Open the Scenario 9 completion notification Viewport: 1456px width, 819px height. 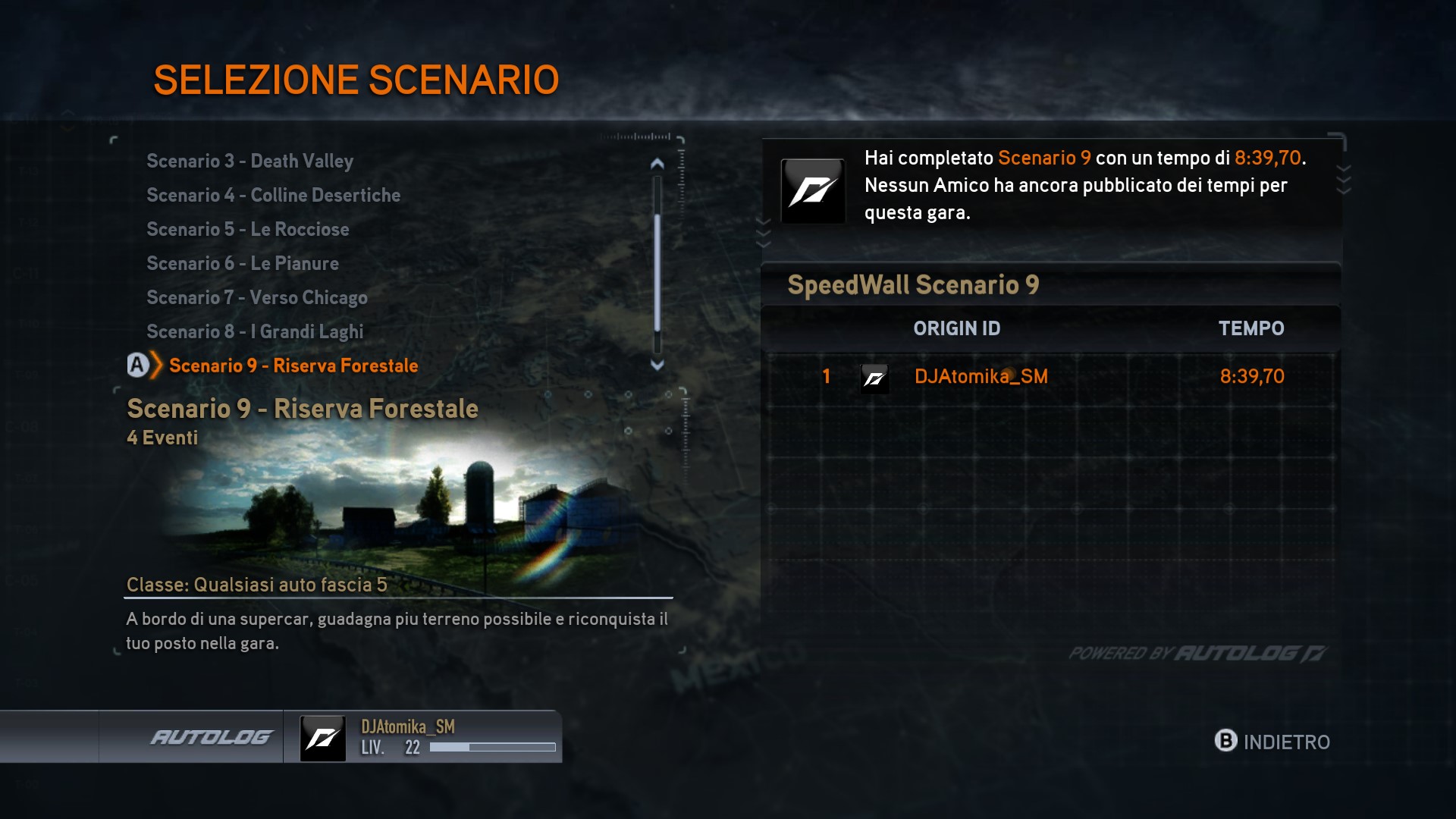point(1051,186)
